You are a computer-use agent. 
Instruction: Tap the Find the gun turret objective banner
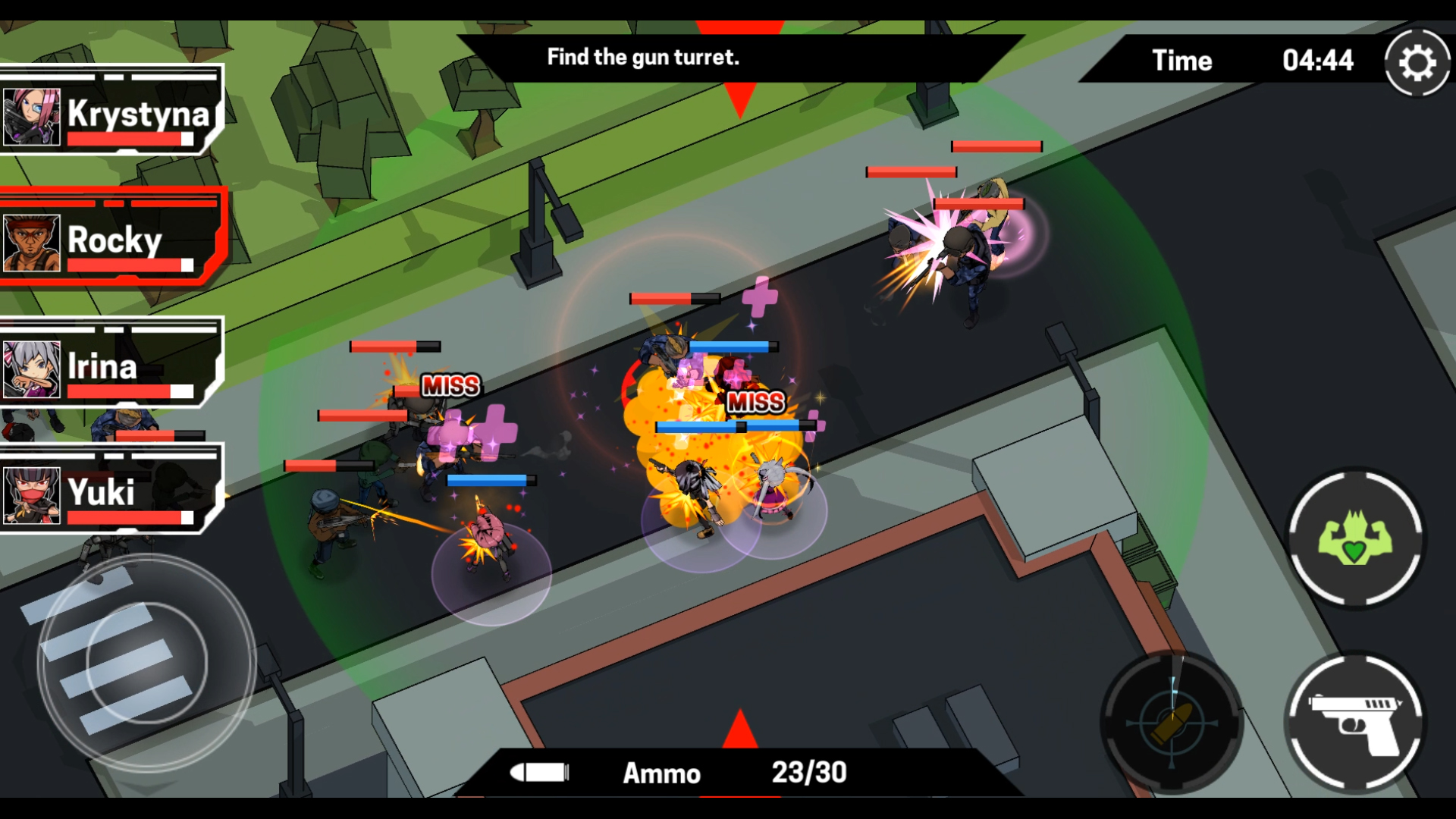[643, 57]
